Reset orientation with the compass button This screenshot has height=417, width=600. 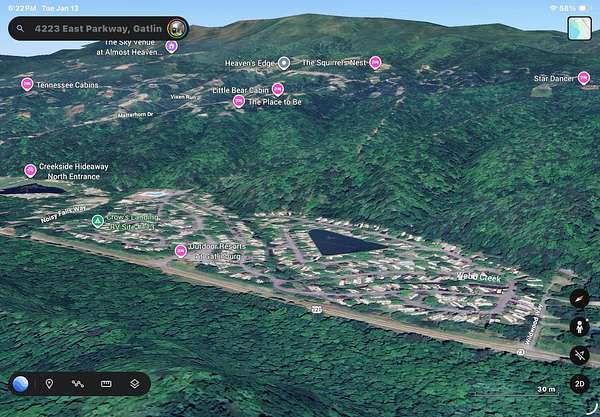(x=579, y=298)
